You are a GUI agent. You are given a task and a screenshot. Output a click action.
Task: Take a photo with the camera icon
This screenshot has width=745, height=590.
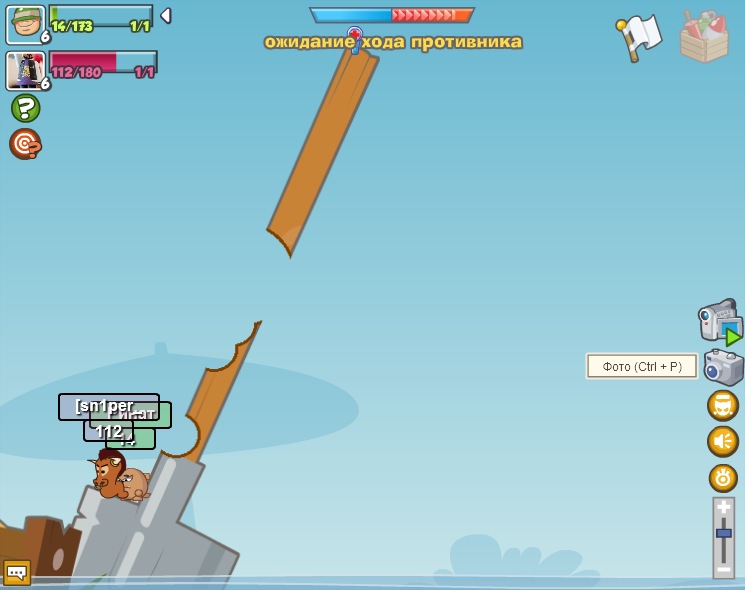pyautogui.click(x=723, y=367)
